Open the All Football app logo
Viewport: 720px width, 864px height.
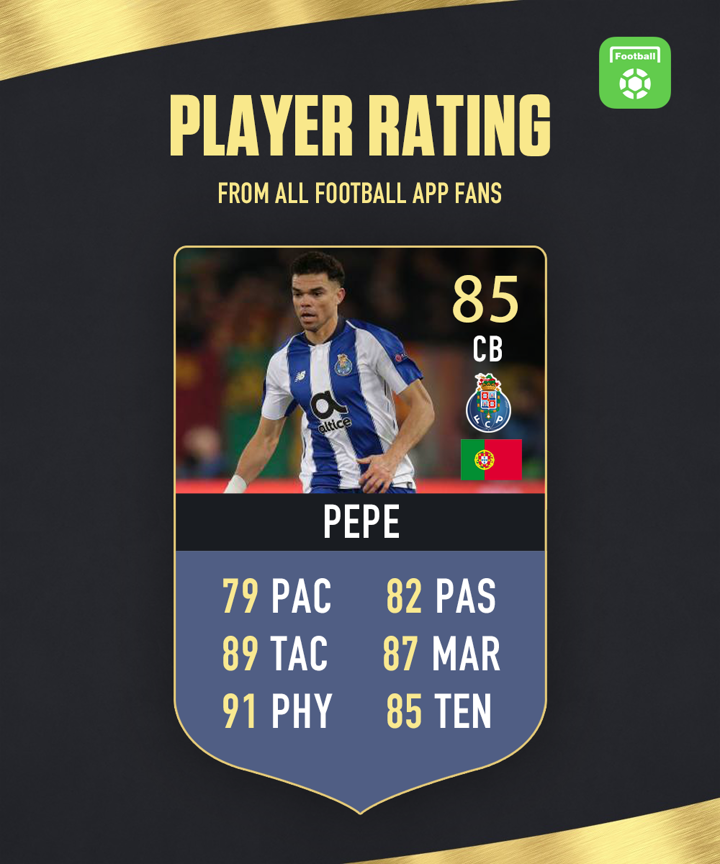click(x=635, y=73)
